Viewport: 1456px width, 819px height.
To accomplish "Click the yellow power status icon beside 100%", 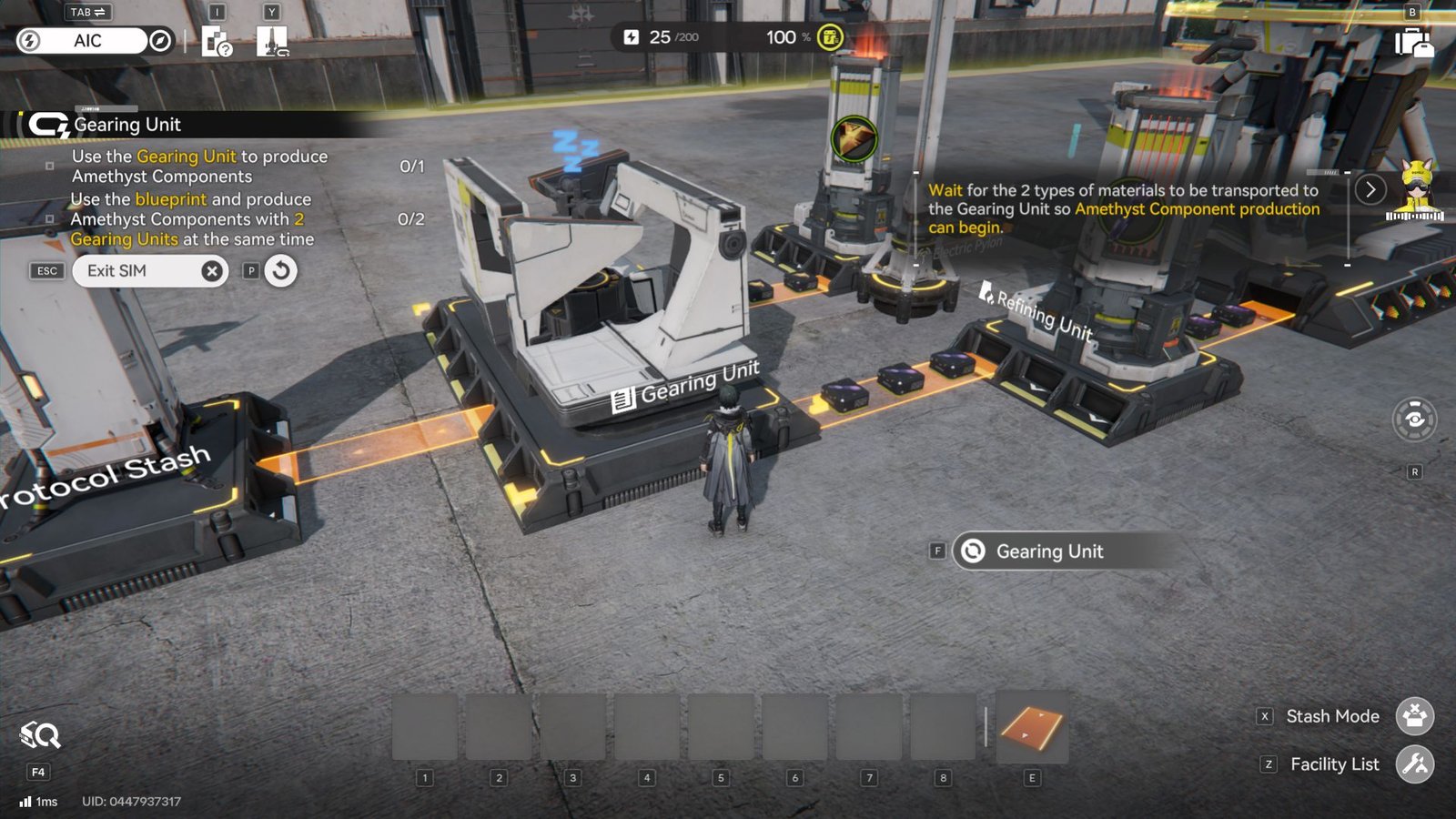I will click(x=830, y=37).
